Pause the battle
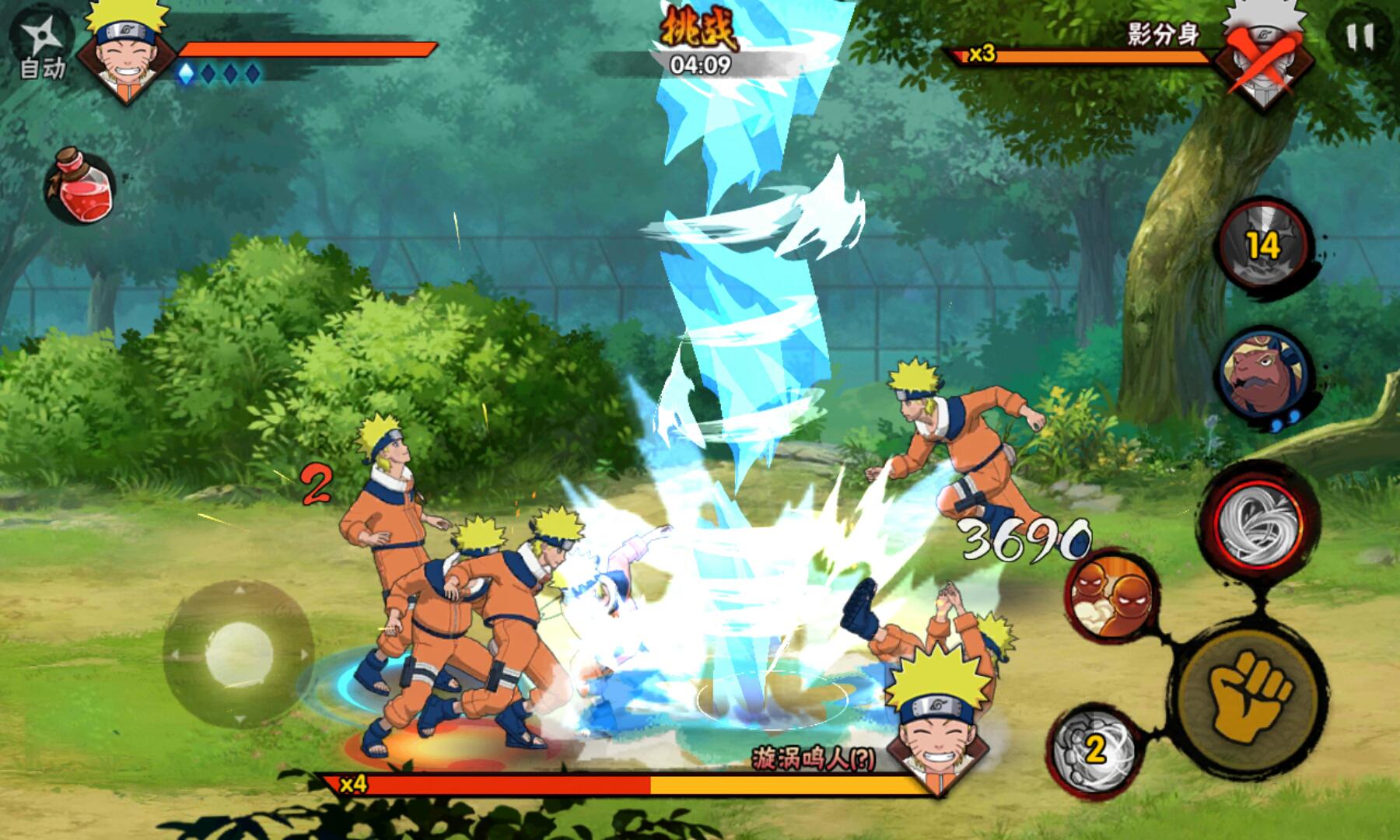The height and width of the screenshot is (840, 1400). point(1360,37)
